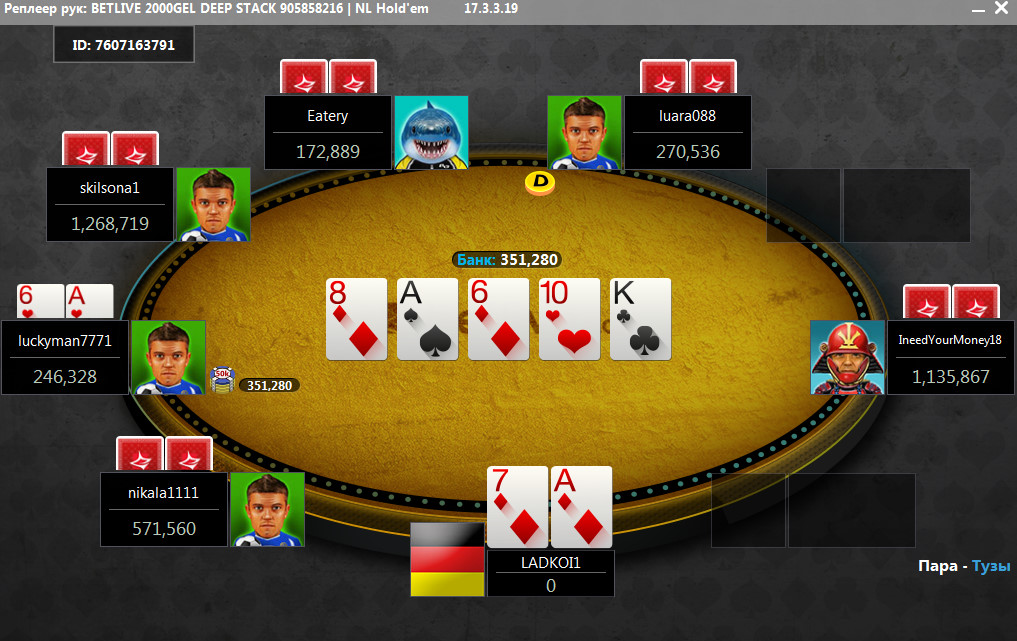The image size is (1017, 641).
Task: Select the 8 of diamonds board card
Action: [356, 319]
